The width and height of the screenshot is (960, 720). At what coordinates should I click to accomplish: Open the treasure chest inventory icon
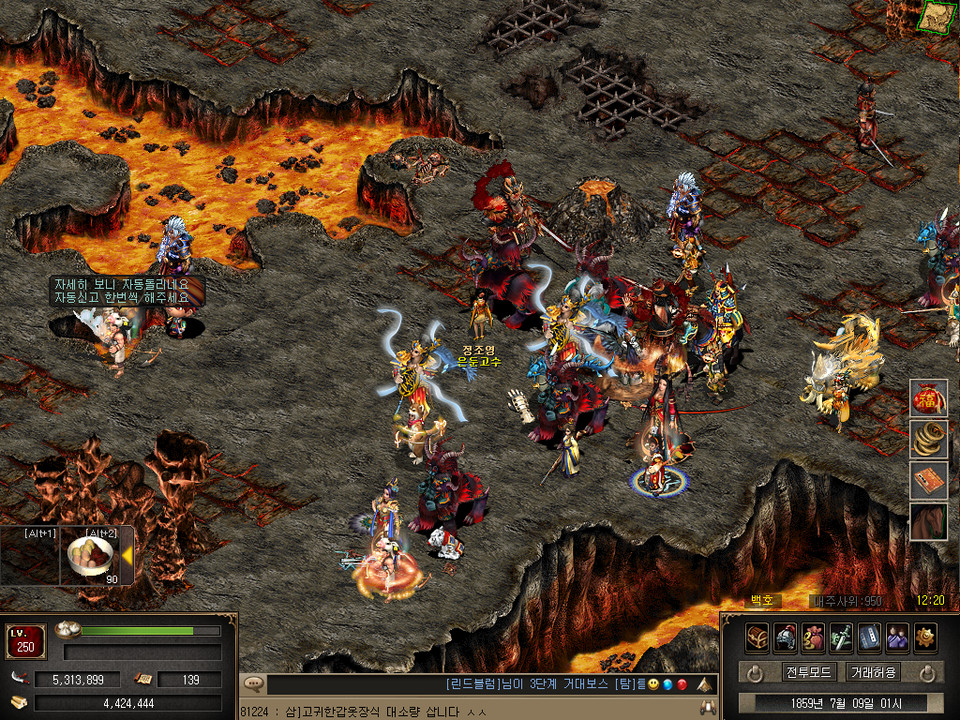tap(757, 637)
